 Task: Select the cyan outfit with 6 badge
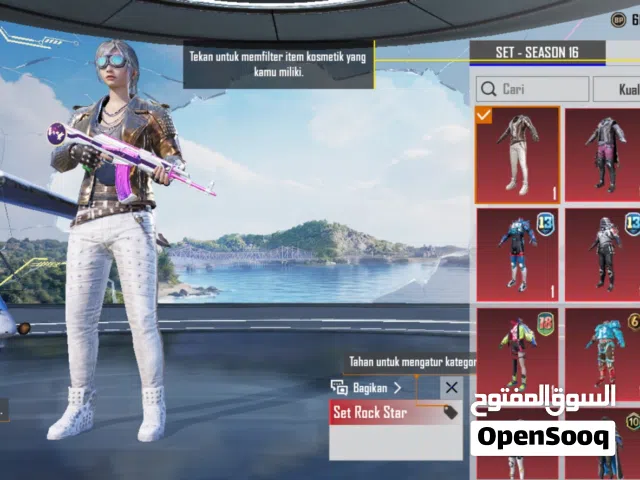coord(603,350)
